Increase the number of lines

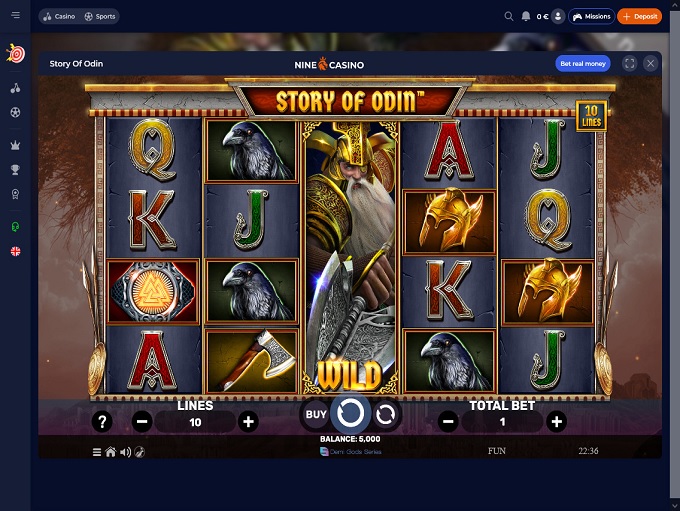click(x=249, y=422)
